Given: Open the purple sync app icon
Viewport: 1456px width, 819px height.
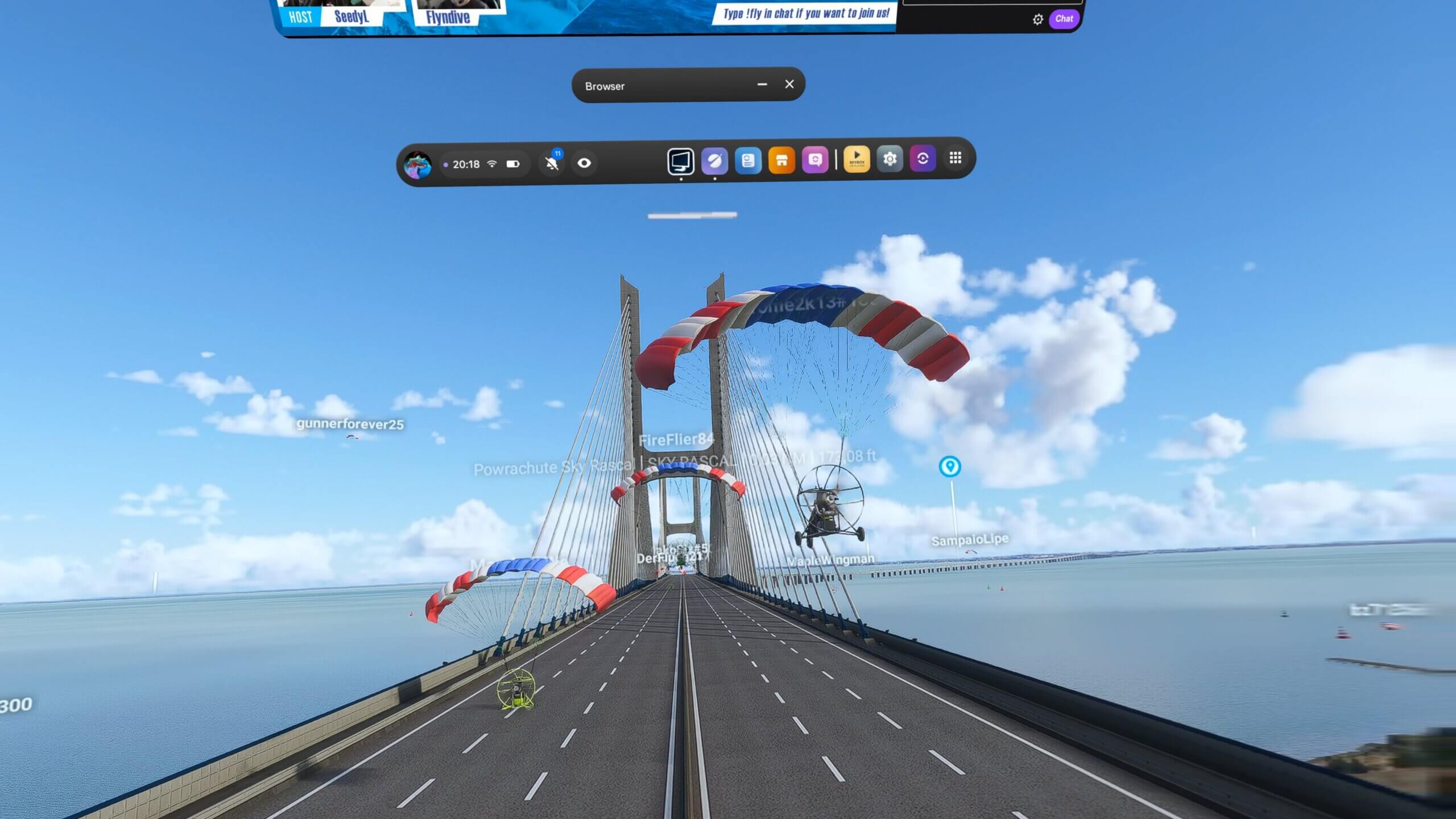Looking at the screenshot, I should [x=922, y=160].
